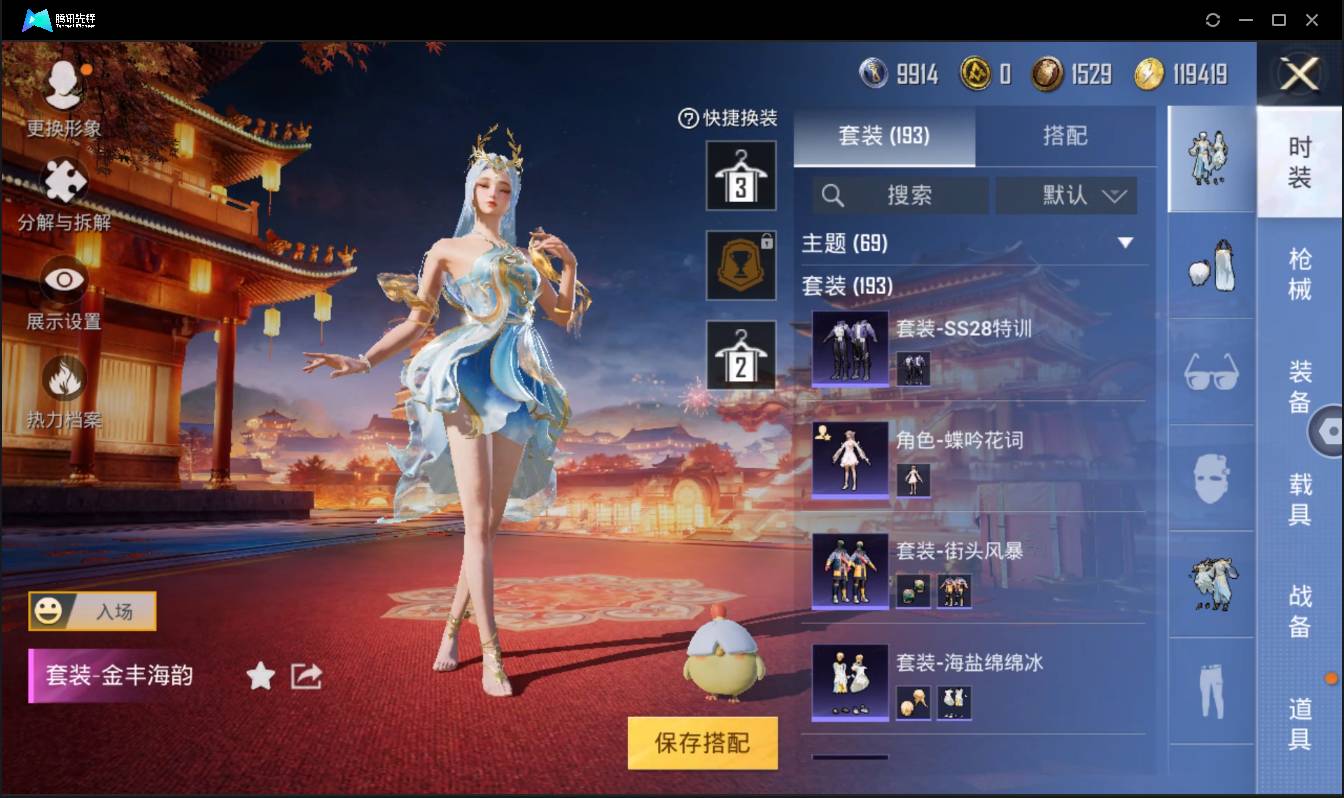Image resolution: width=1344 pixels, height=798 pixels.
Task: Select the mask category in sidebar
Action: (1210, 479)
